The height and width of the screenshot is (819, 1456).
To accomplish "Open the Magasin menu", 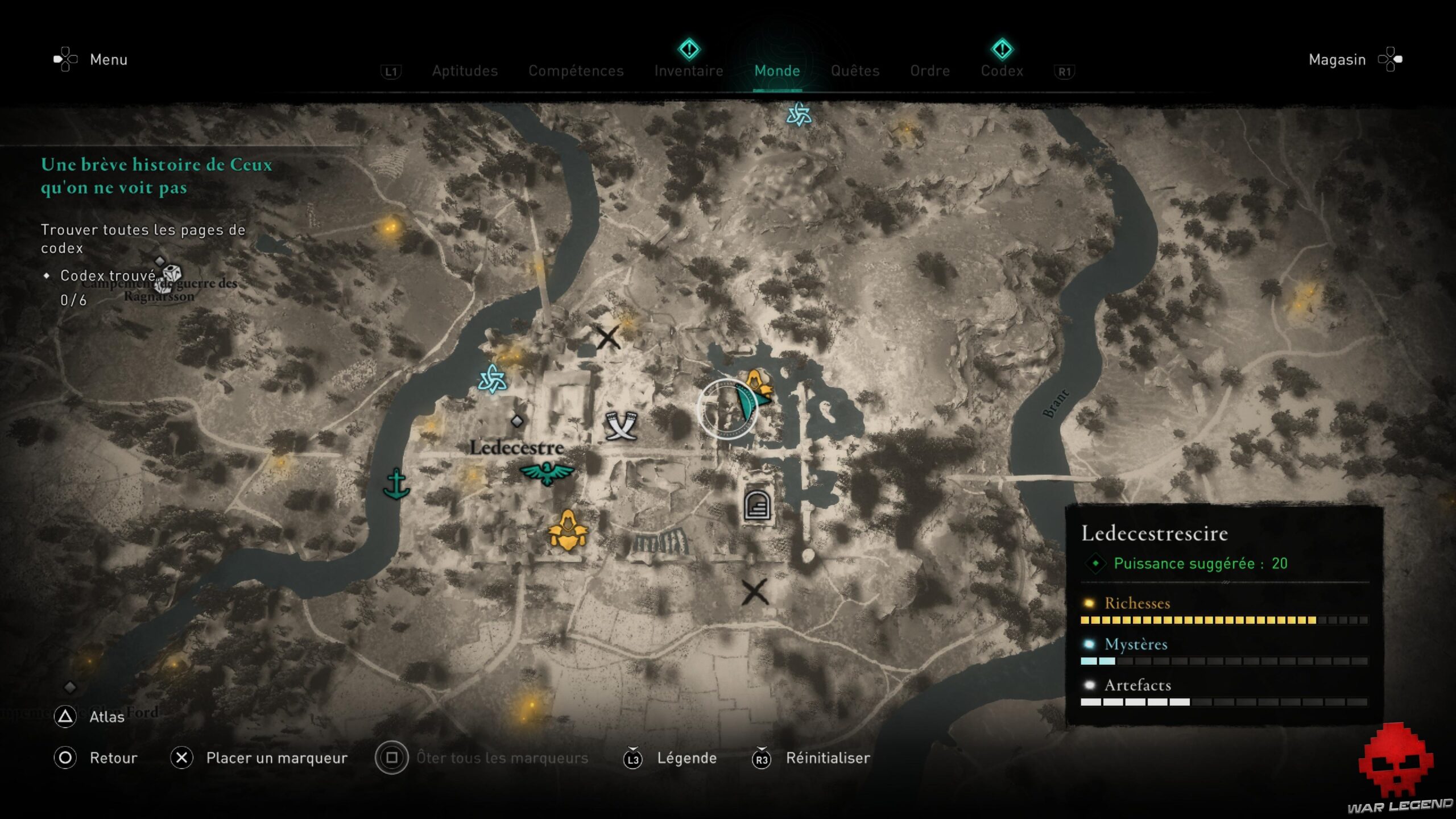I will click(1337, 59).
